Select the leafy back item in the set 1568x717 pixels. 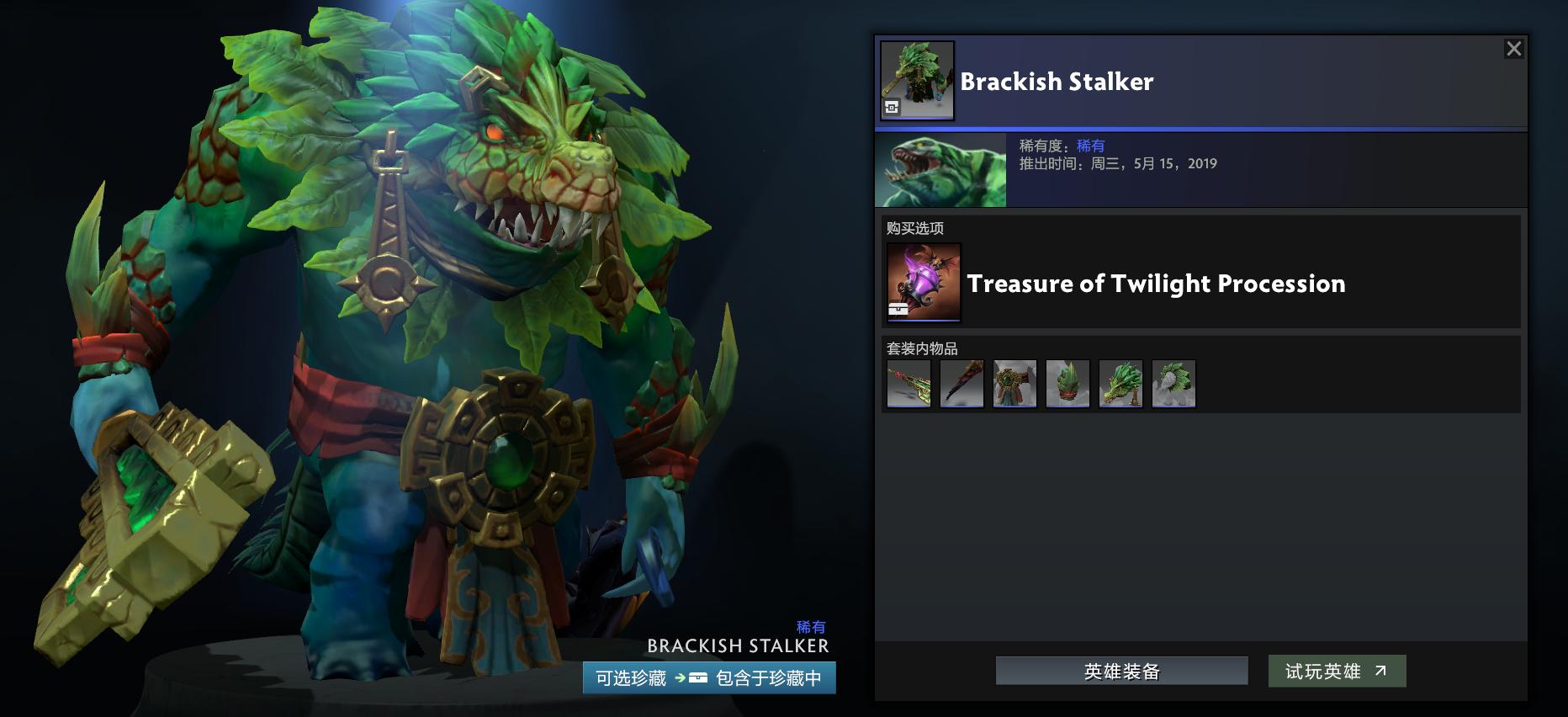point(1068,383)
